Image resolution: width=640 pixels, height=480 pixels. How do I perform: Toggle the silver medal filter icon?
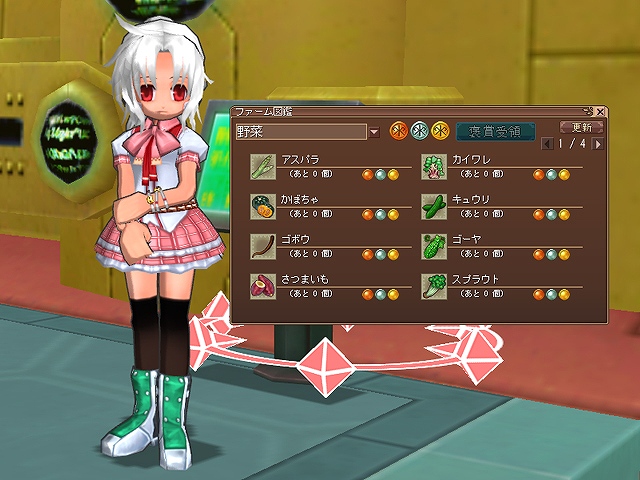420,131
